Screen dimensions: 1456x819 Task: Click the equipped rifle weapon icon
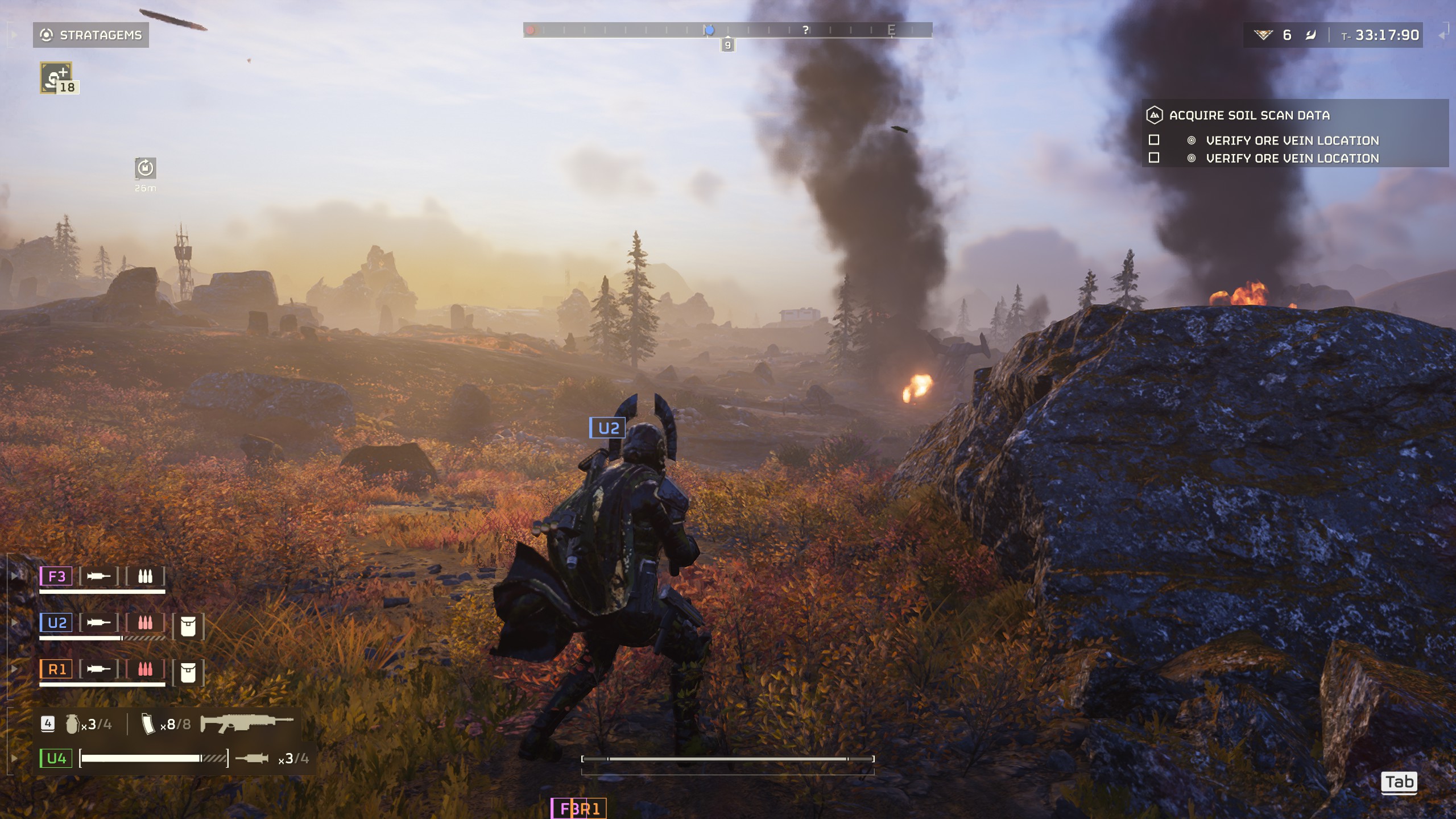point(246,723)
